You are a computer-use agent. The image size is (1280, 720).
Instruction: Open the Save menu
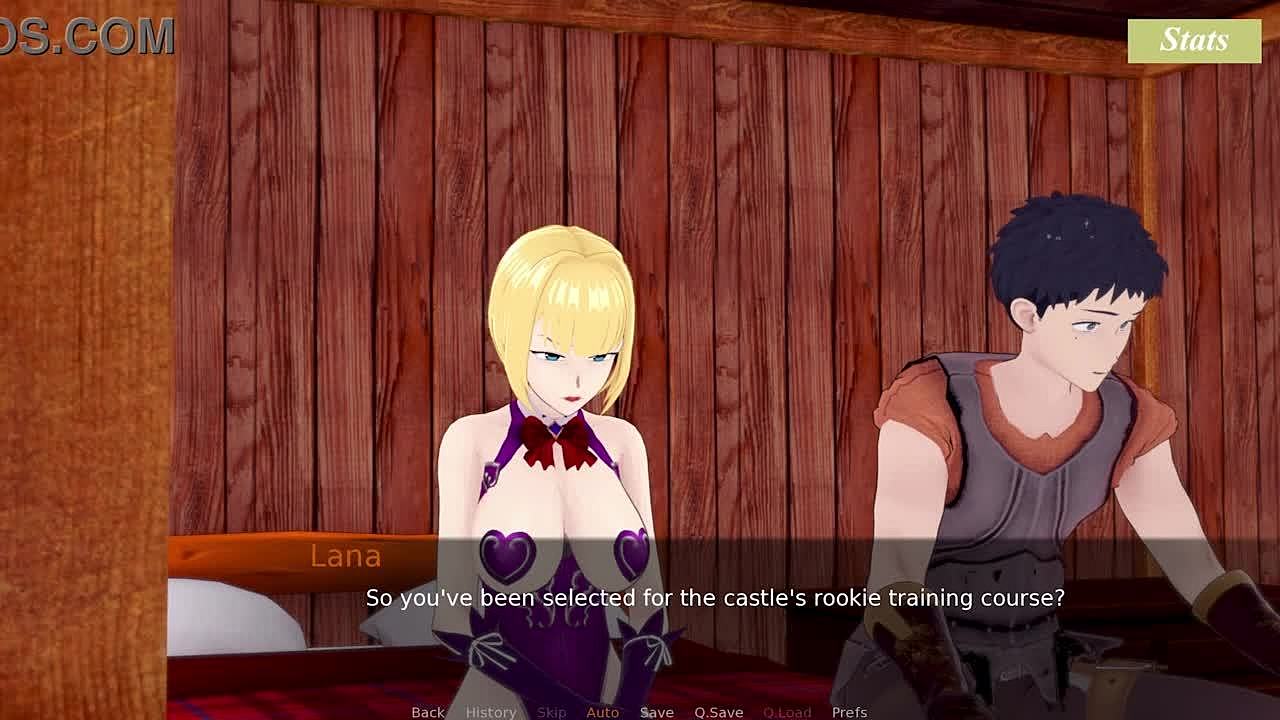click(656, 712)
